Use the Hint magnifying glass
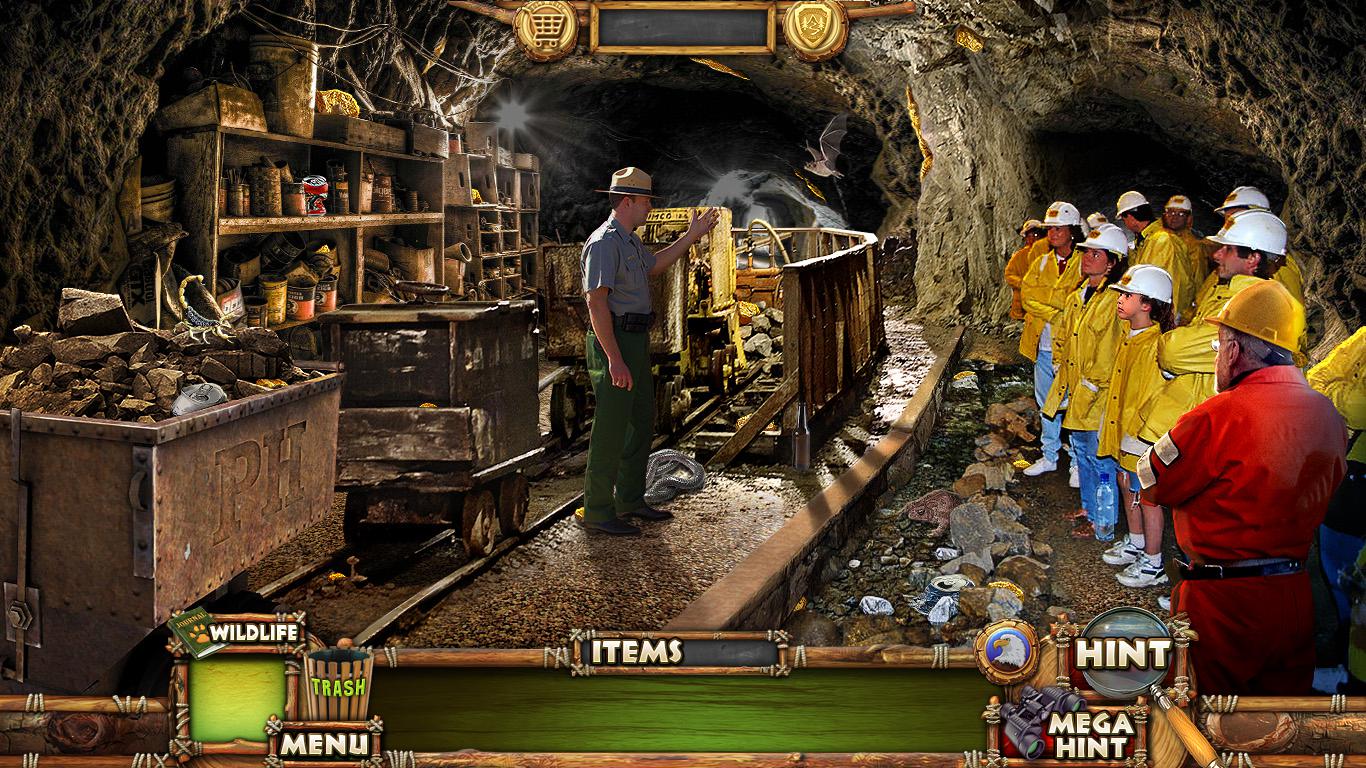Image resolution: width=1366 pixels, height=768 pixels. point(1124,654)
